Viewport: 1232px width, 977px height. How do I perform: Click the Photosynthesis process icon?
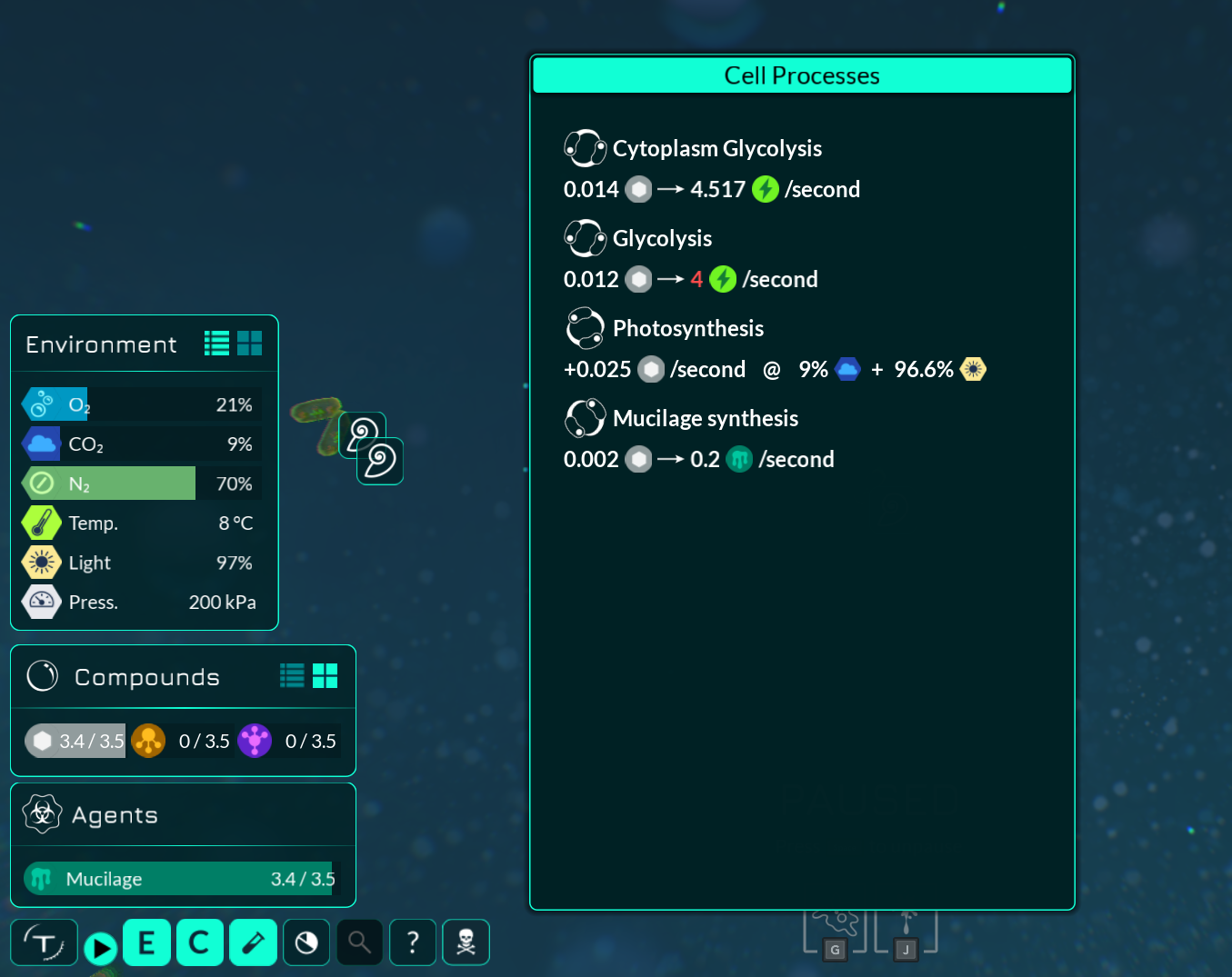(585, 328)
